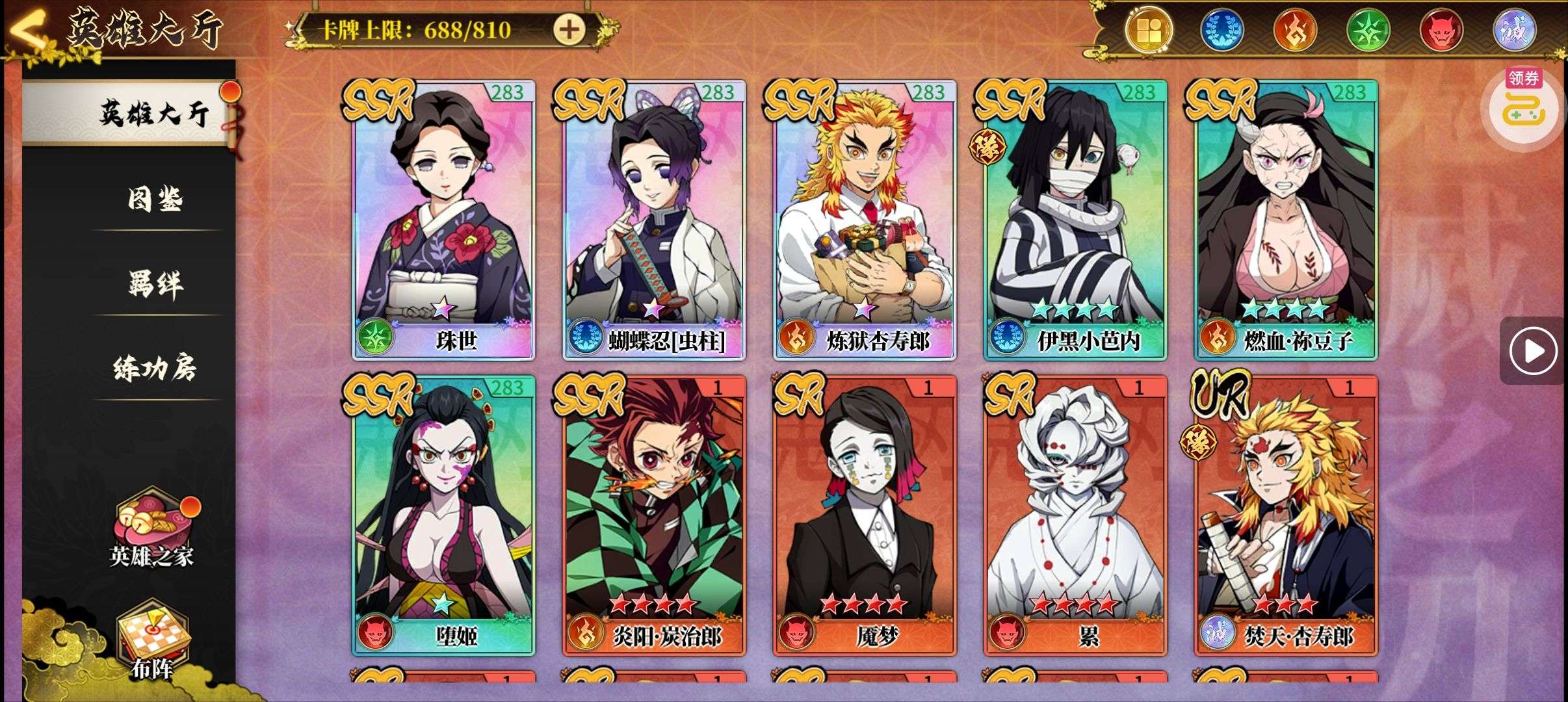Open the 图鉴 menu entry

155,199
